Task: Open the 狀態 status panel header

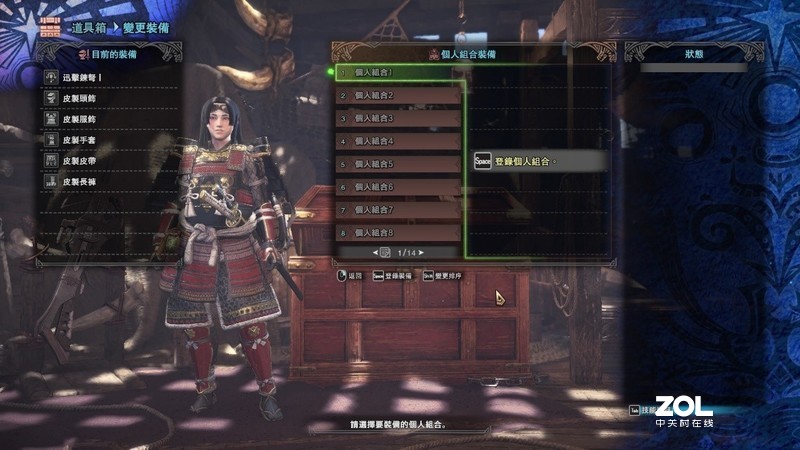Action: click(x=694, y=52)
